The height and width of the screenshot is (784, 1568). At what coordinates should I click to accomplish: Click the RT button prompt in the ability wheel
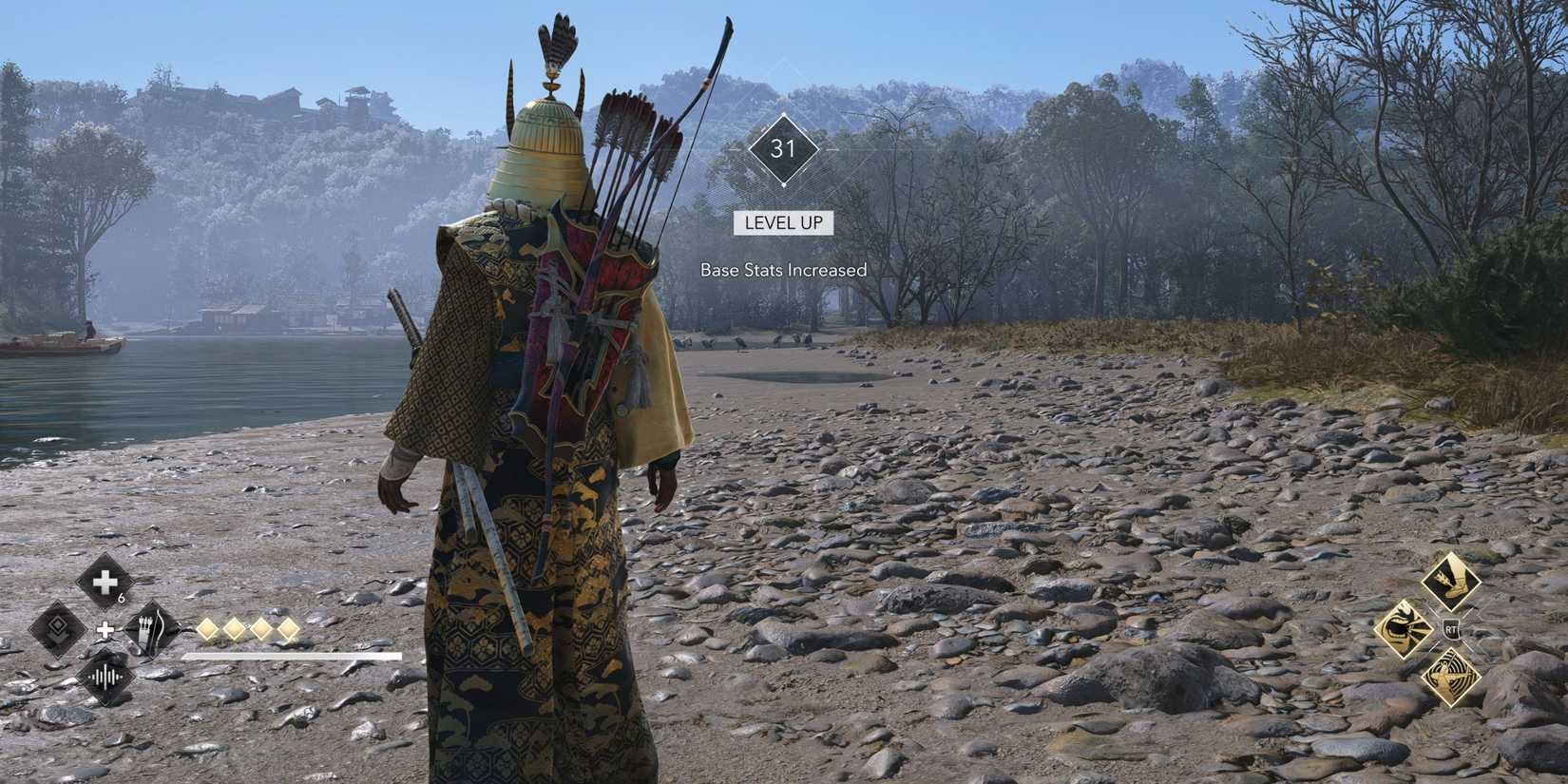(x=1451, y=629)
